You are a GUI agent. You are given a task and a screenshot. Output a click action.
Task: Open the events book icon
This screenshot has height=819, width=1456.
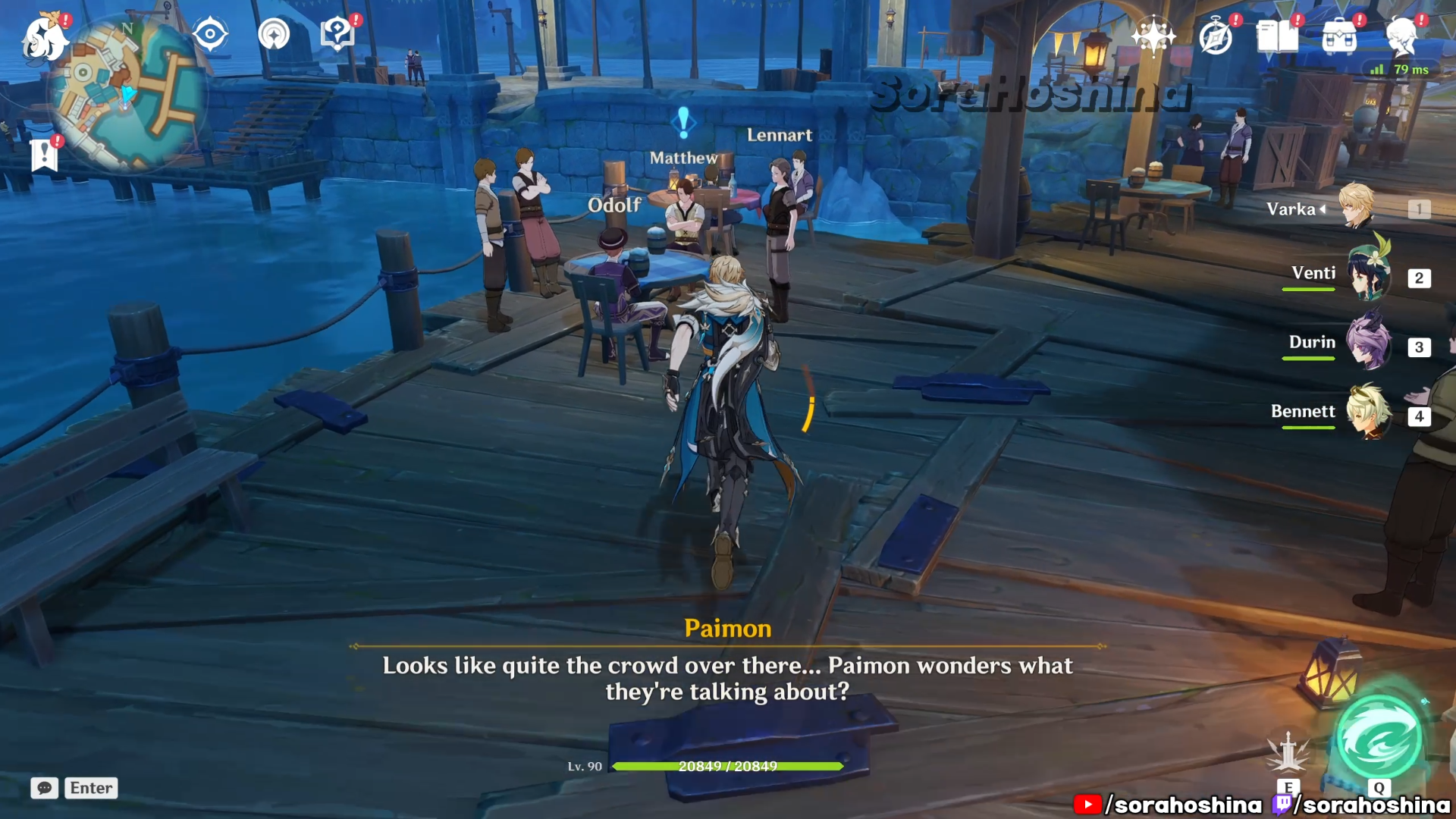tap(1277, 36)
